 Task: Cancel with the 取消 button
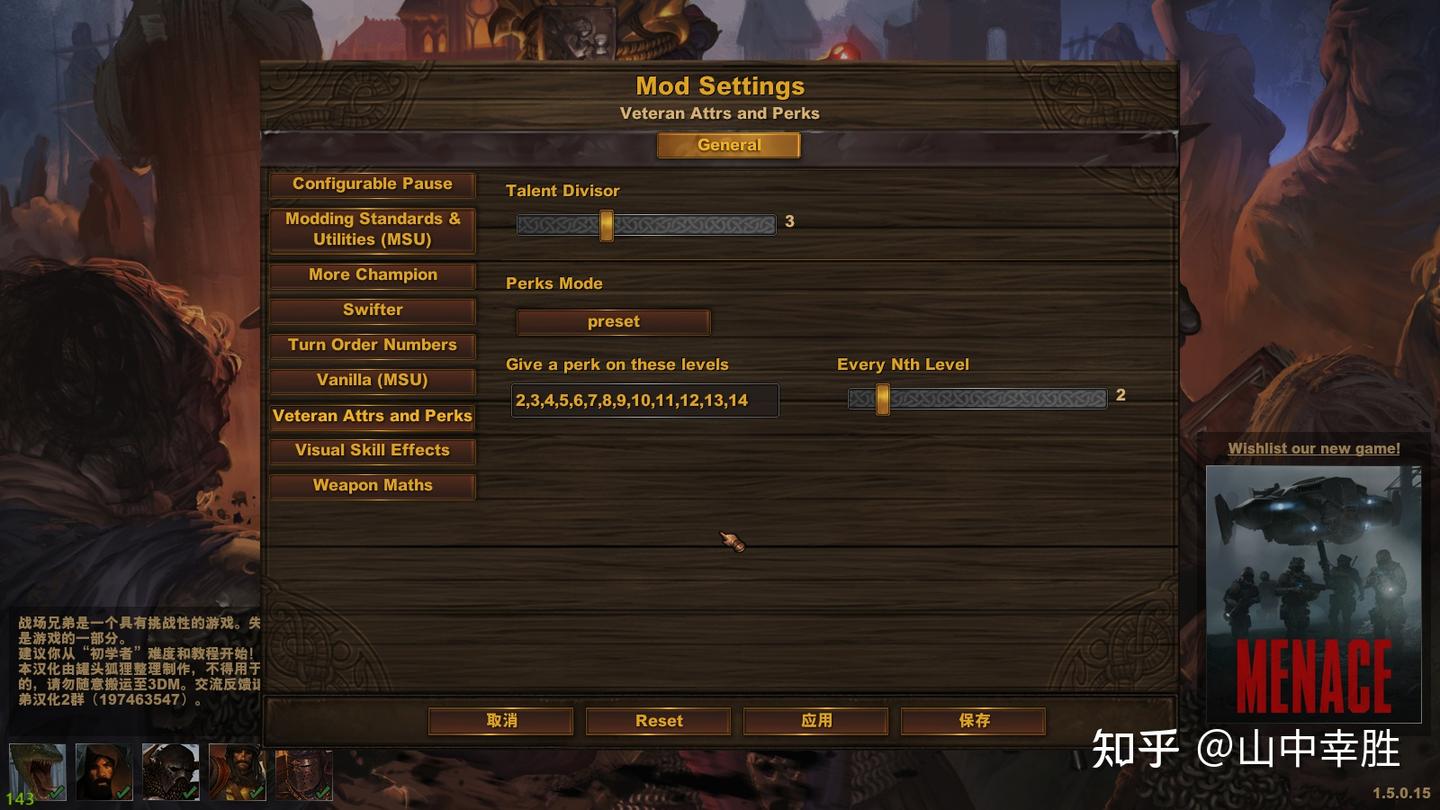(x=501, y=720)
